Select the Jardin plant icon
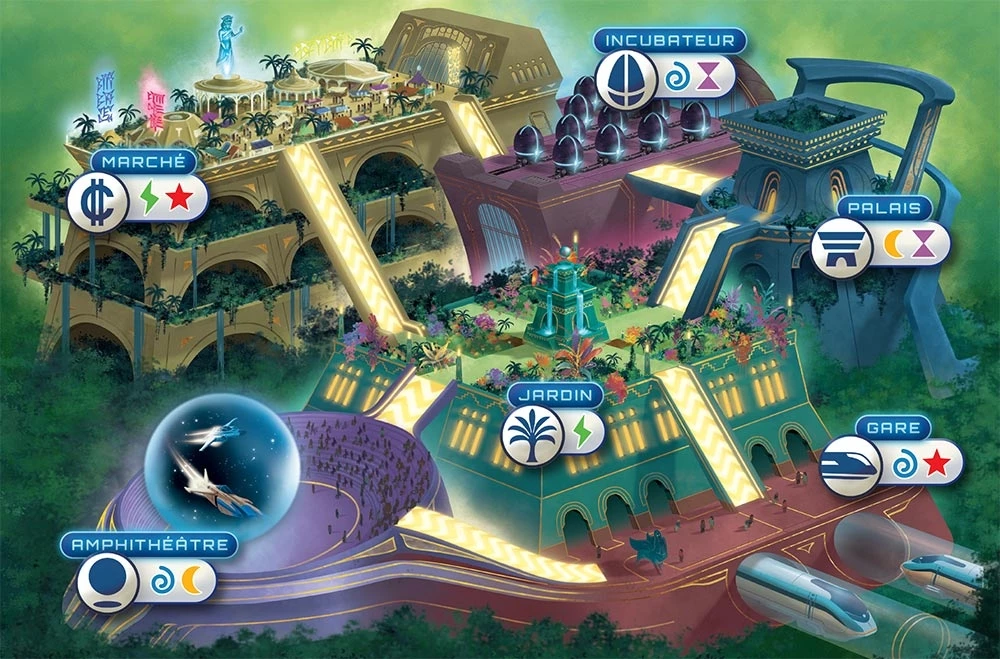Screen dimensions: 1000x659 (530, 434)
